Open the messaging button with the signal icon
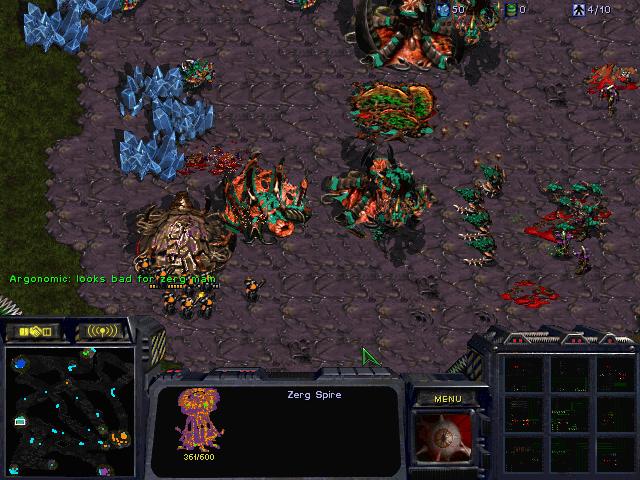Screen dimensions: 640x480 click(x=103, y=331)
